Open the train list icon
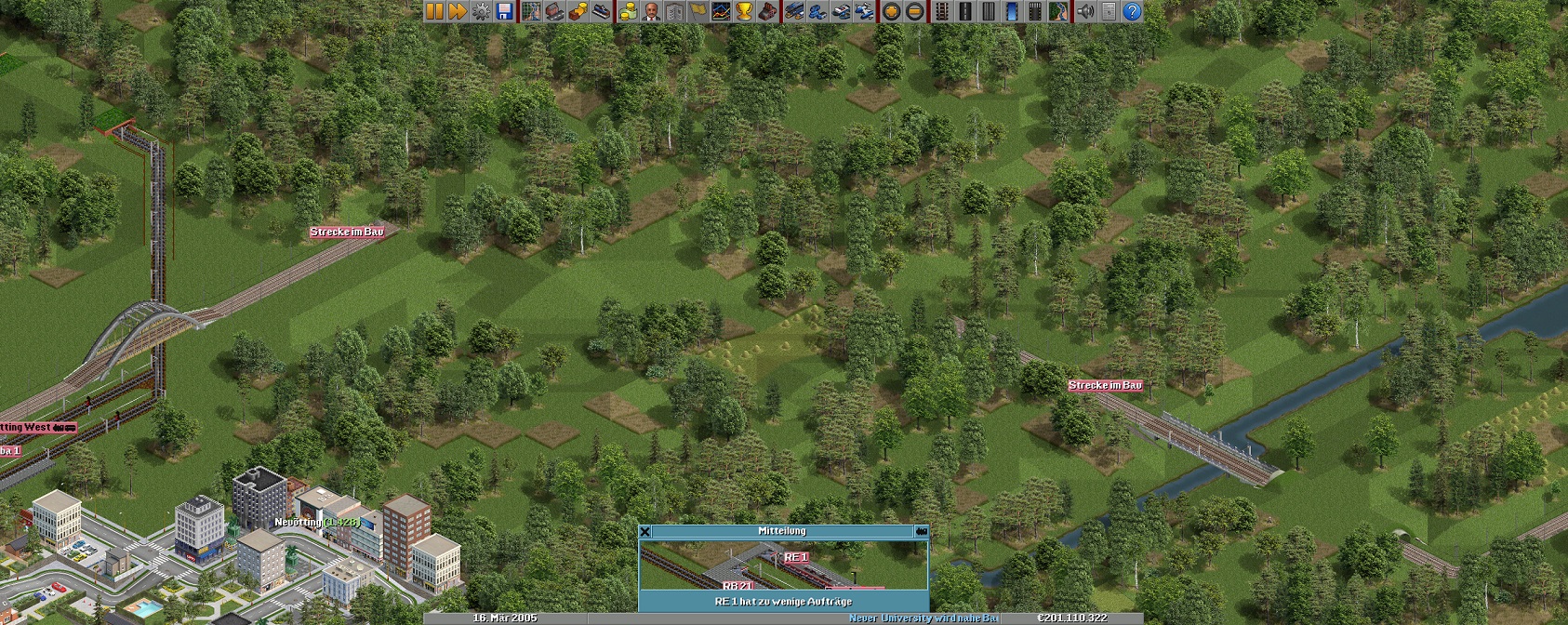Viewport: 1568px width, 625px height. pos(794,11)
